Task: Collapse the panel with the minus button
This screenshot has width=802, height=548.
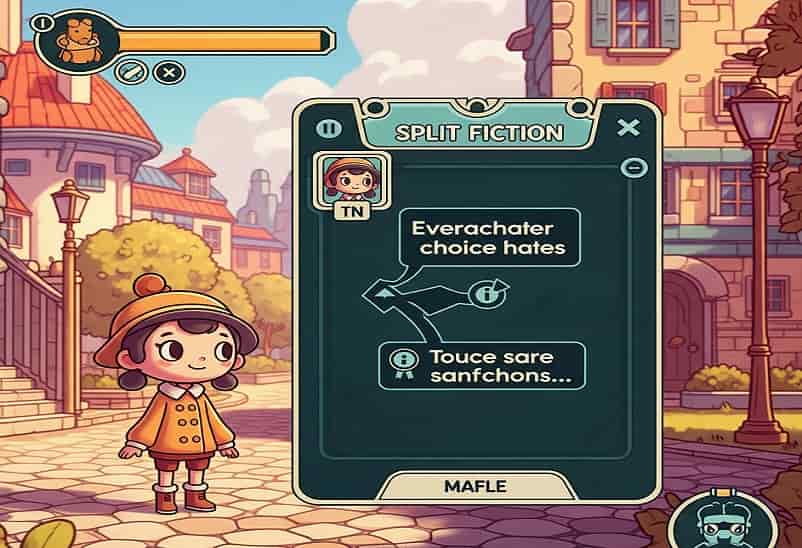Action: pyautogui.click(x=630, y=168)
